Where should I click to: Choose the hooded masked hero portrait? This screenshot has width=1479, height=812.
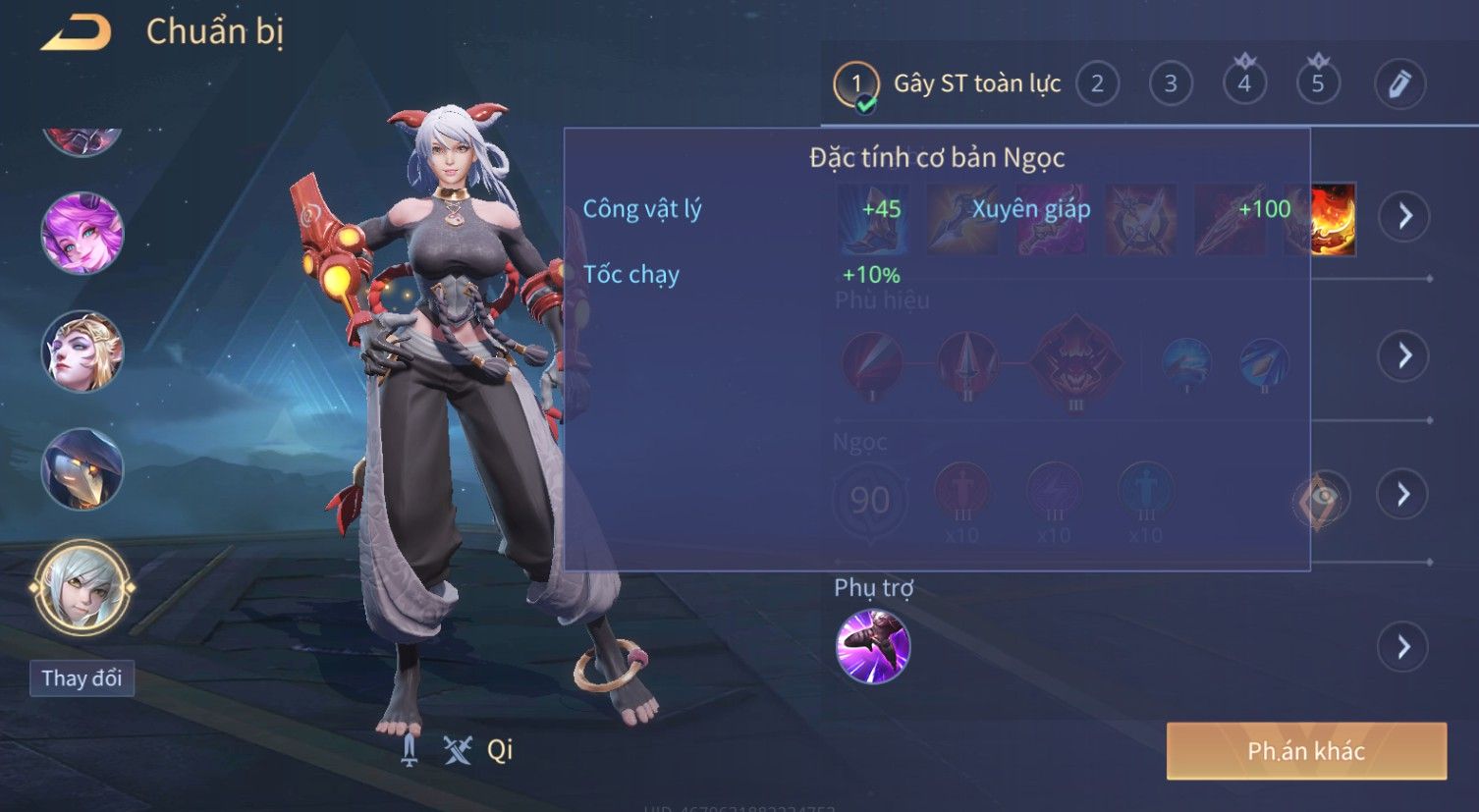82,468
